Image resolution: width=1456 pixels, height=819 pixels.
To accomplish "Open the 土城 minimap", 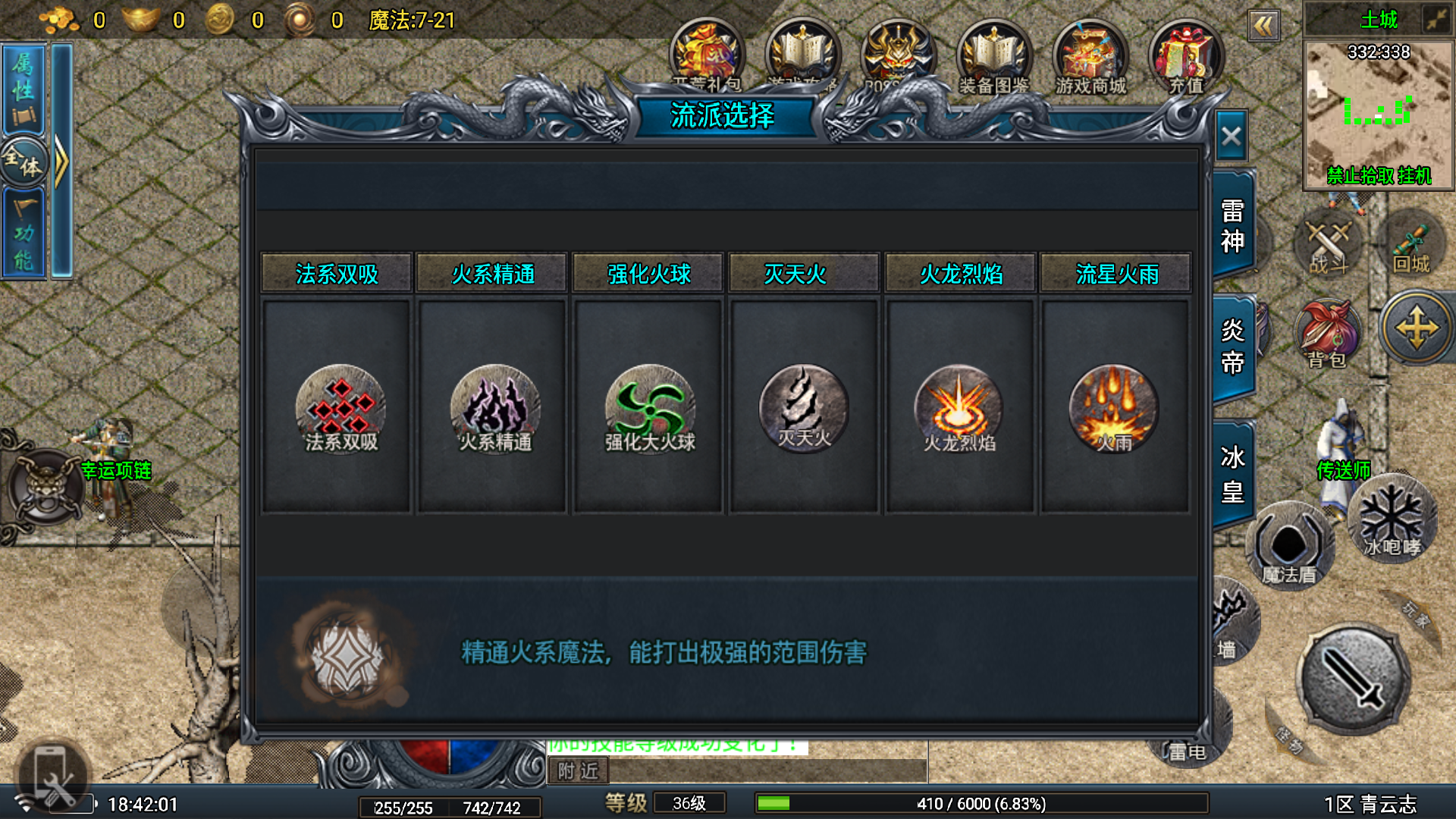I will click(x=1378, y=114).
